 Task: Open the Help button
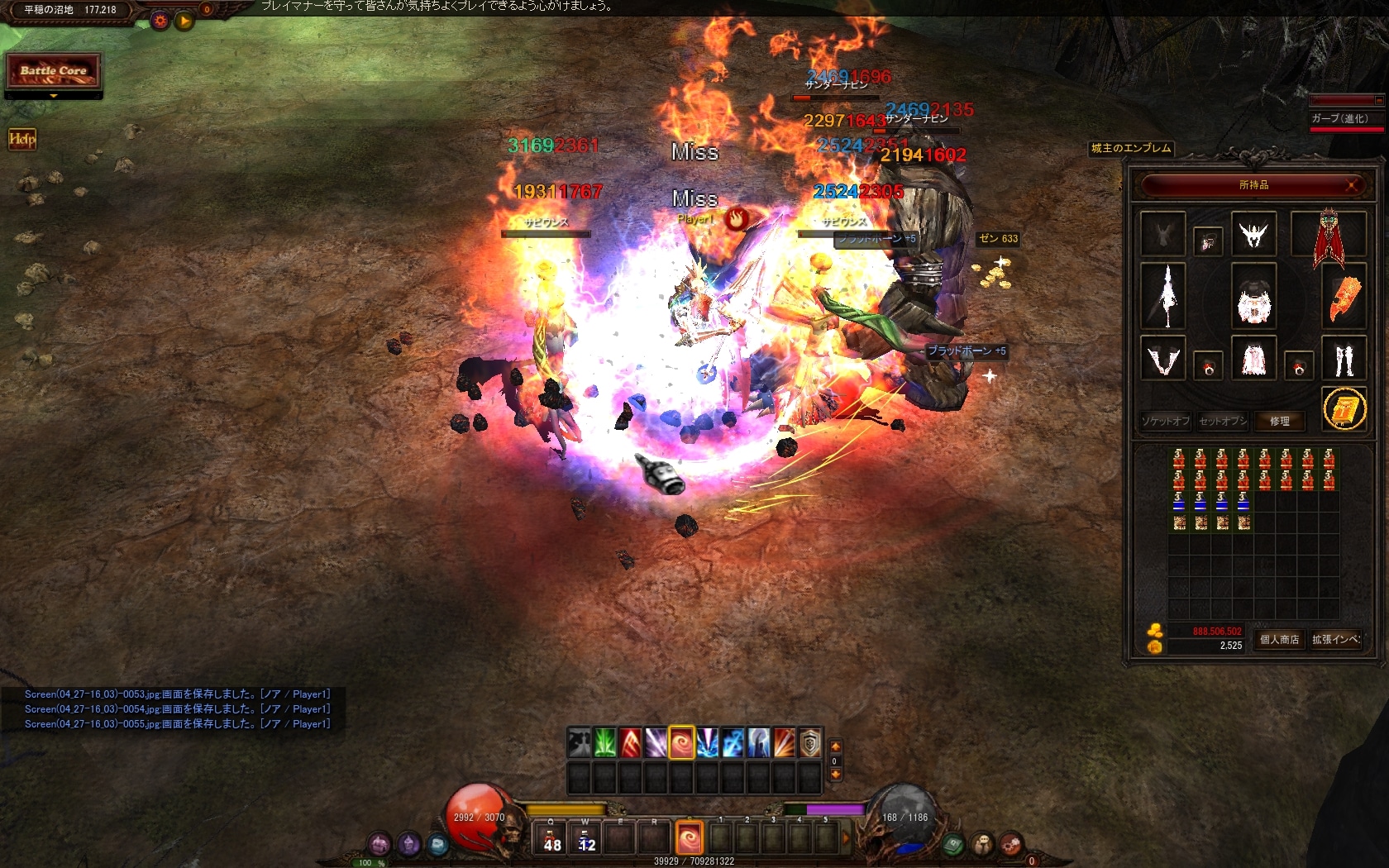pos(22,139)
